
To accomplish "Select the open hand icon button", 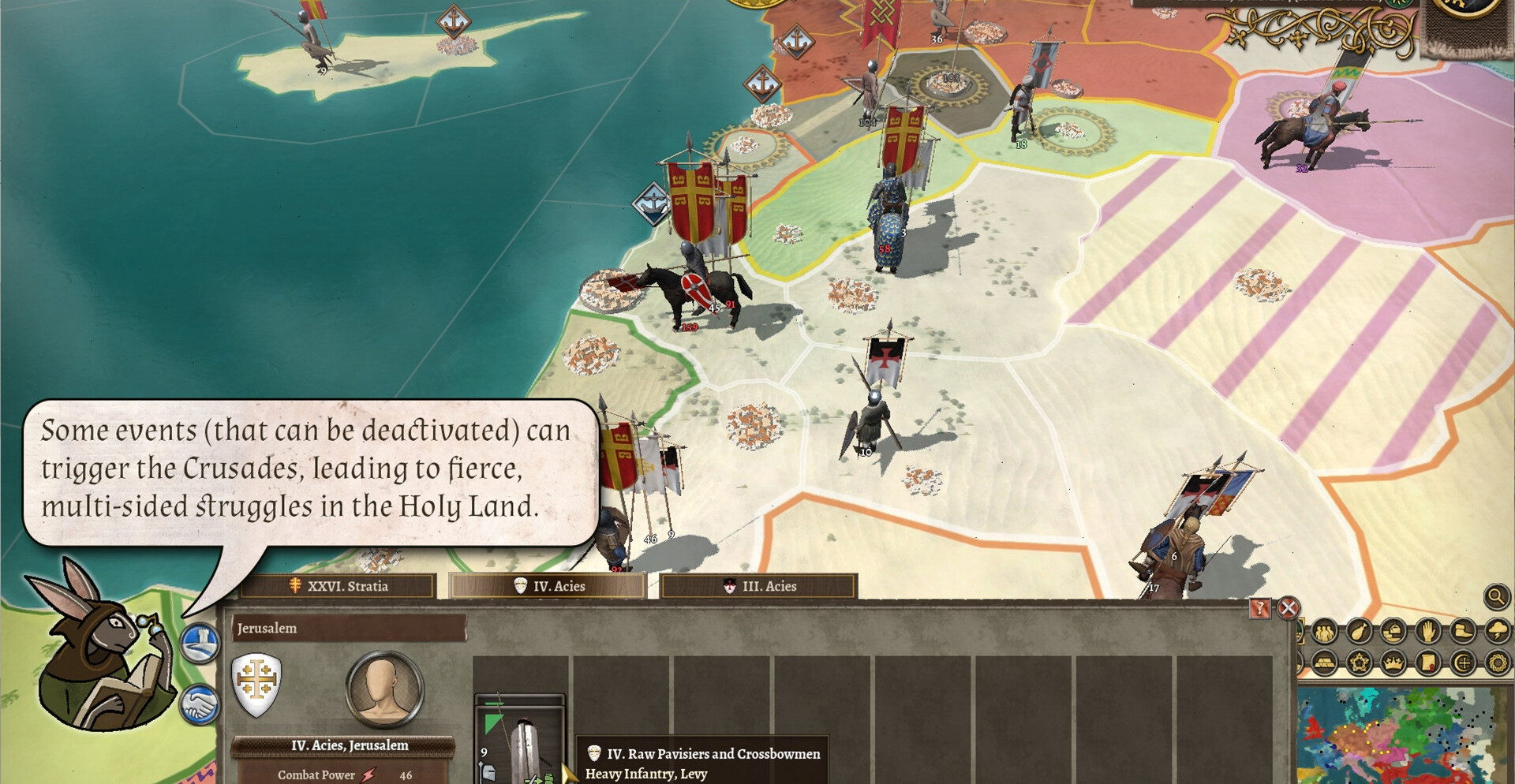I will [x=1428, y=632].
